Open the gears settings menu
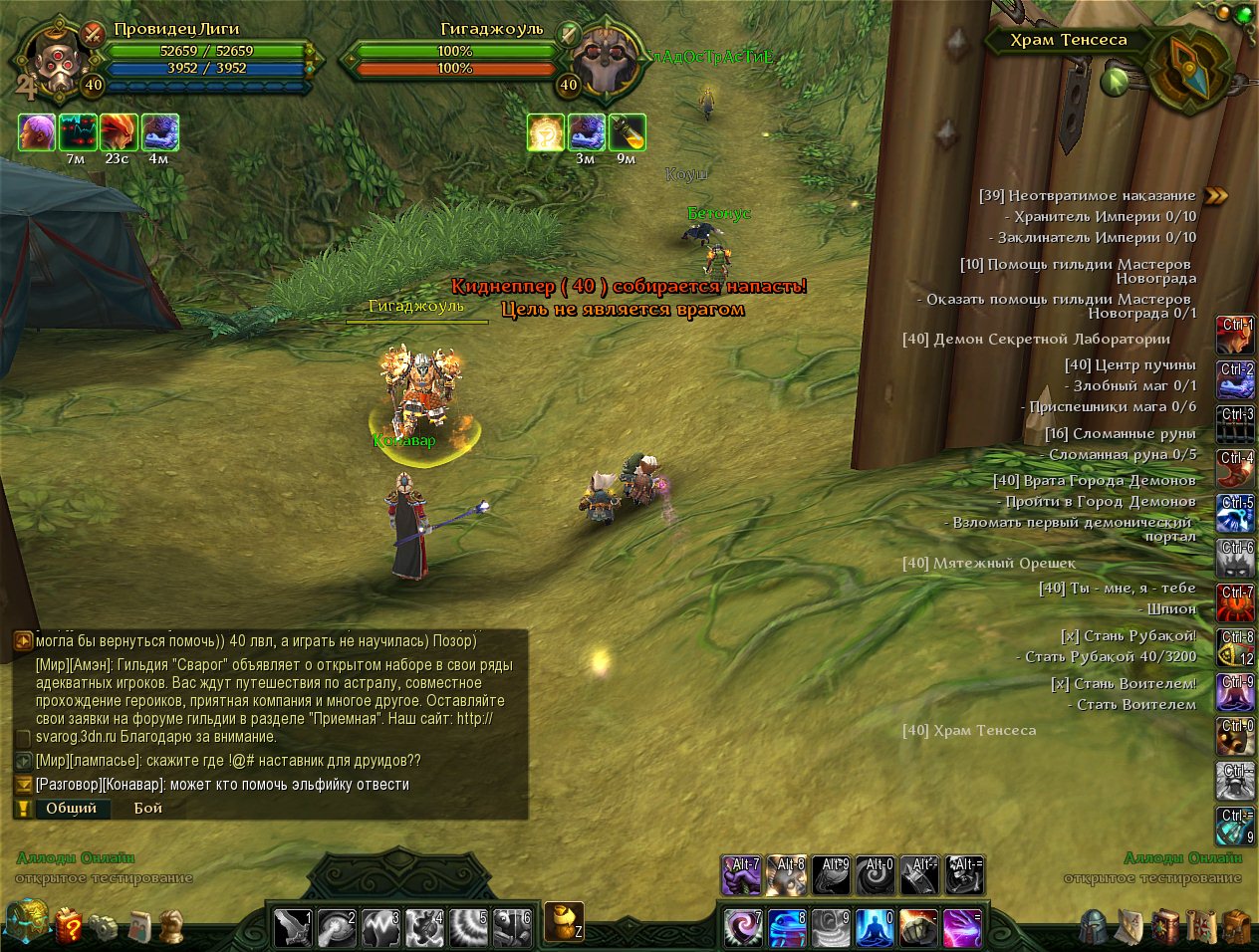The width and height of the screenshot is (1259, 952). pos(103,927)
